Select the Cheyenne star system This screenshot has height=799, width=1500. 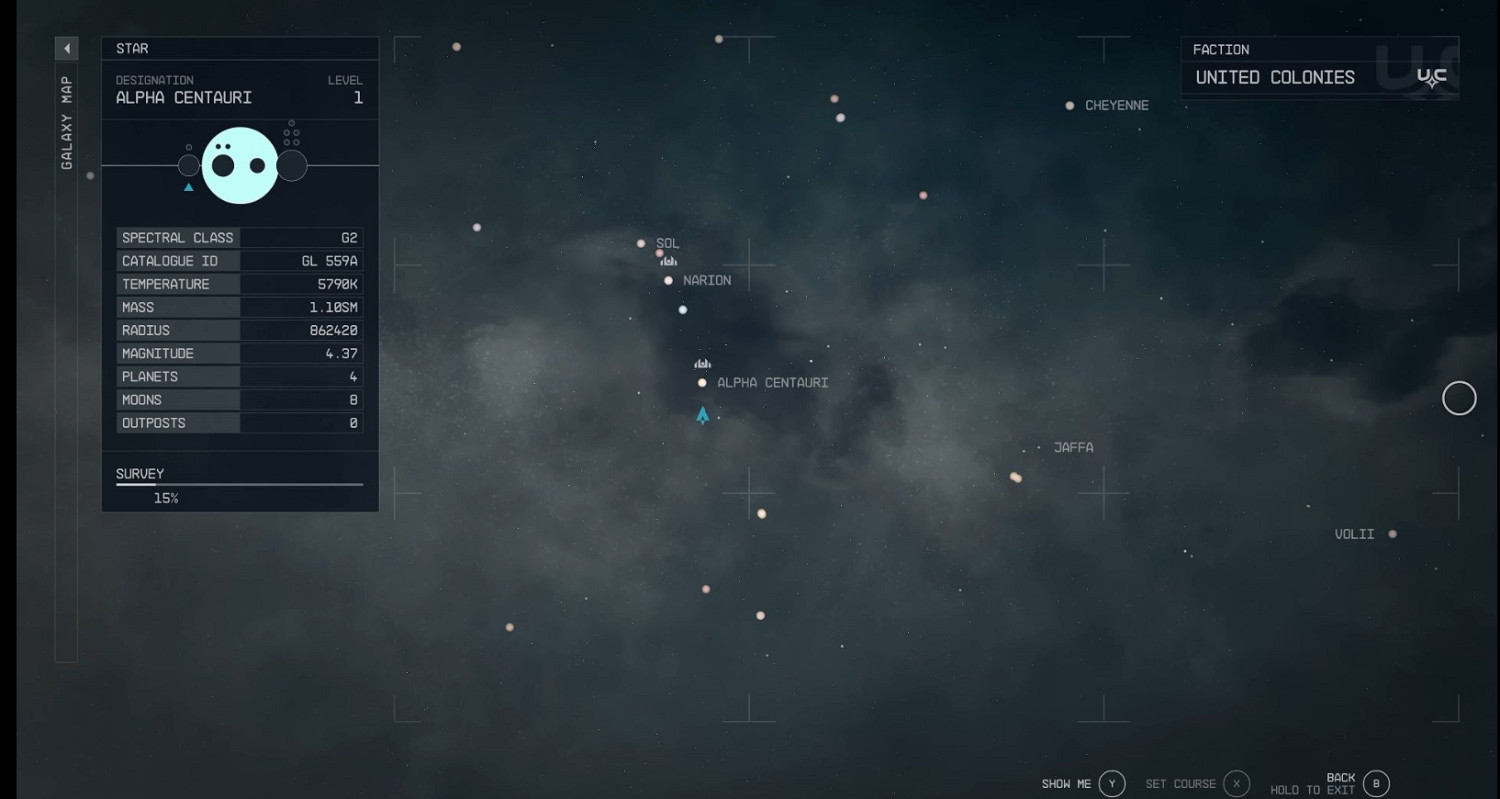1068,104
